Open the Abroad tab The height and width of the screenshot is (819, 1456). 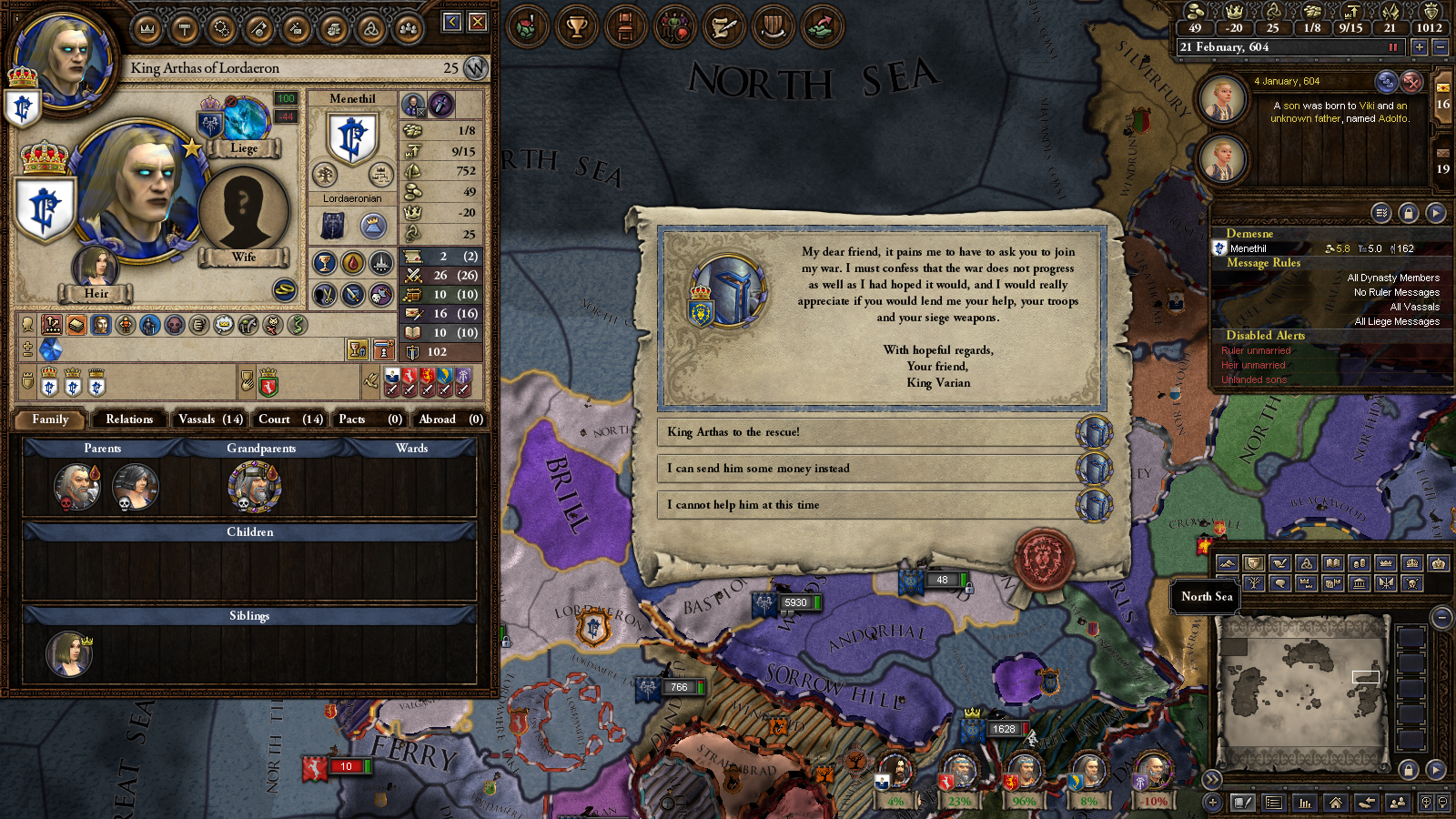point(450,420)
